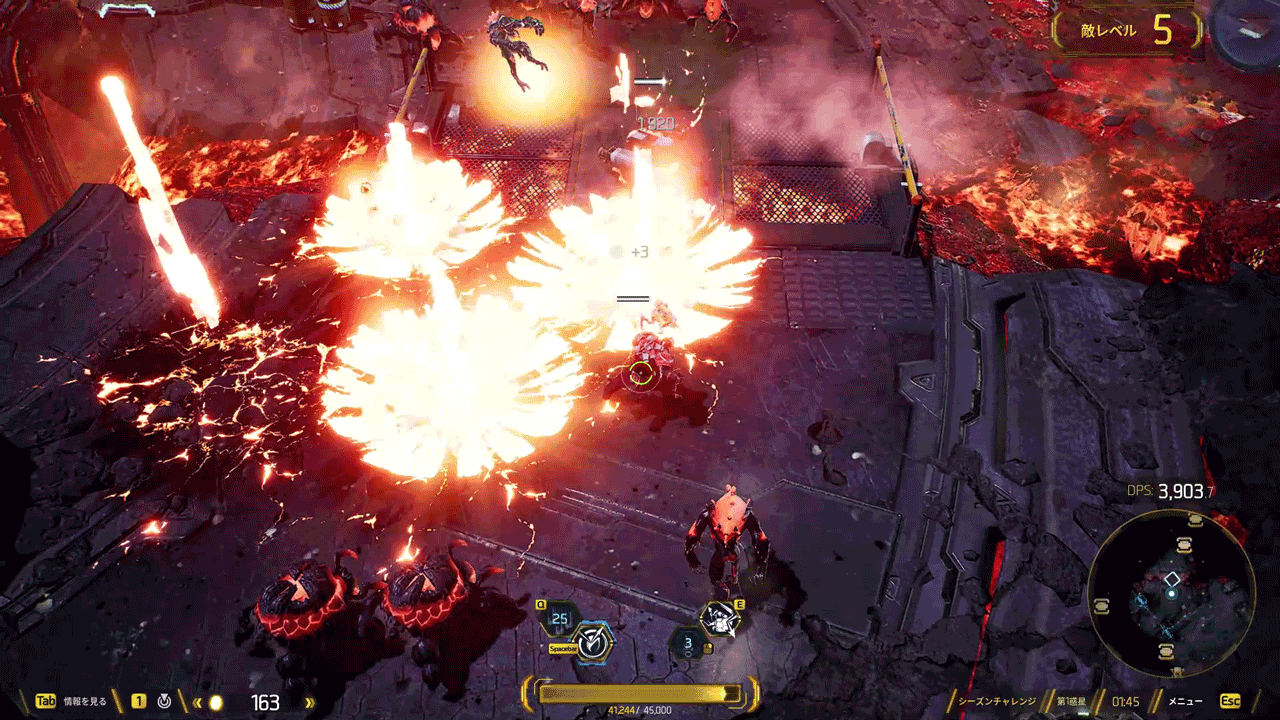Click the circular minimap
This screenshot has width=1280, height=720.
pyautogui.click(x=1170, y=594)
